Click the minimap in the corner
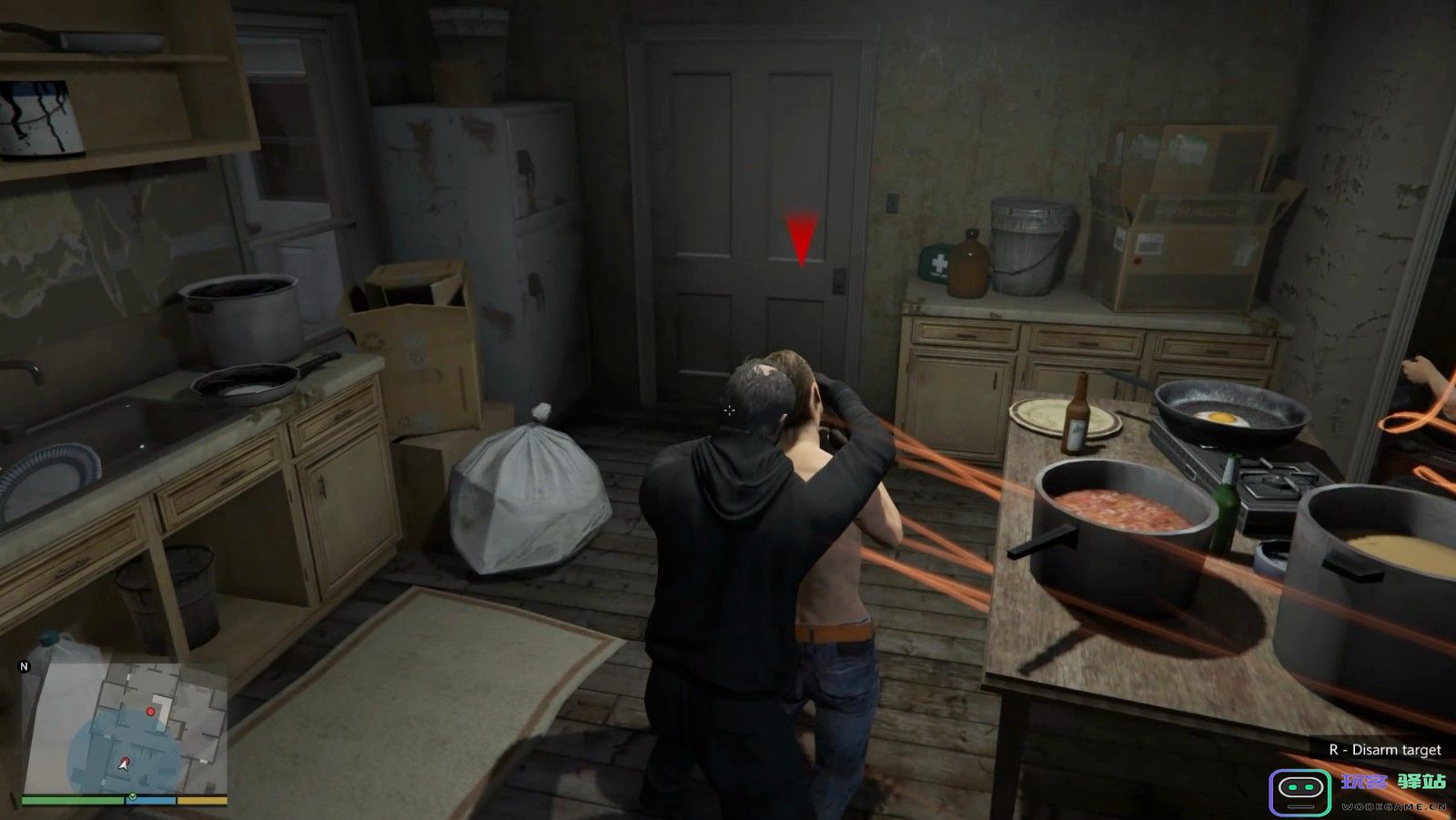Image resolution: width=1456 pixels, height=820 pixels. click(x=125, y=727)
